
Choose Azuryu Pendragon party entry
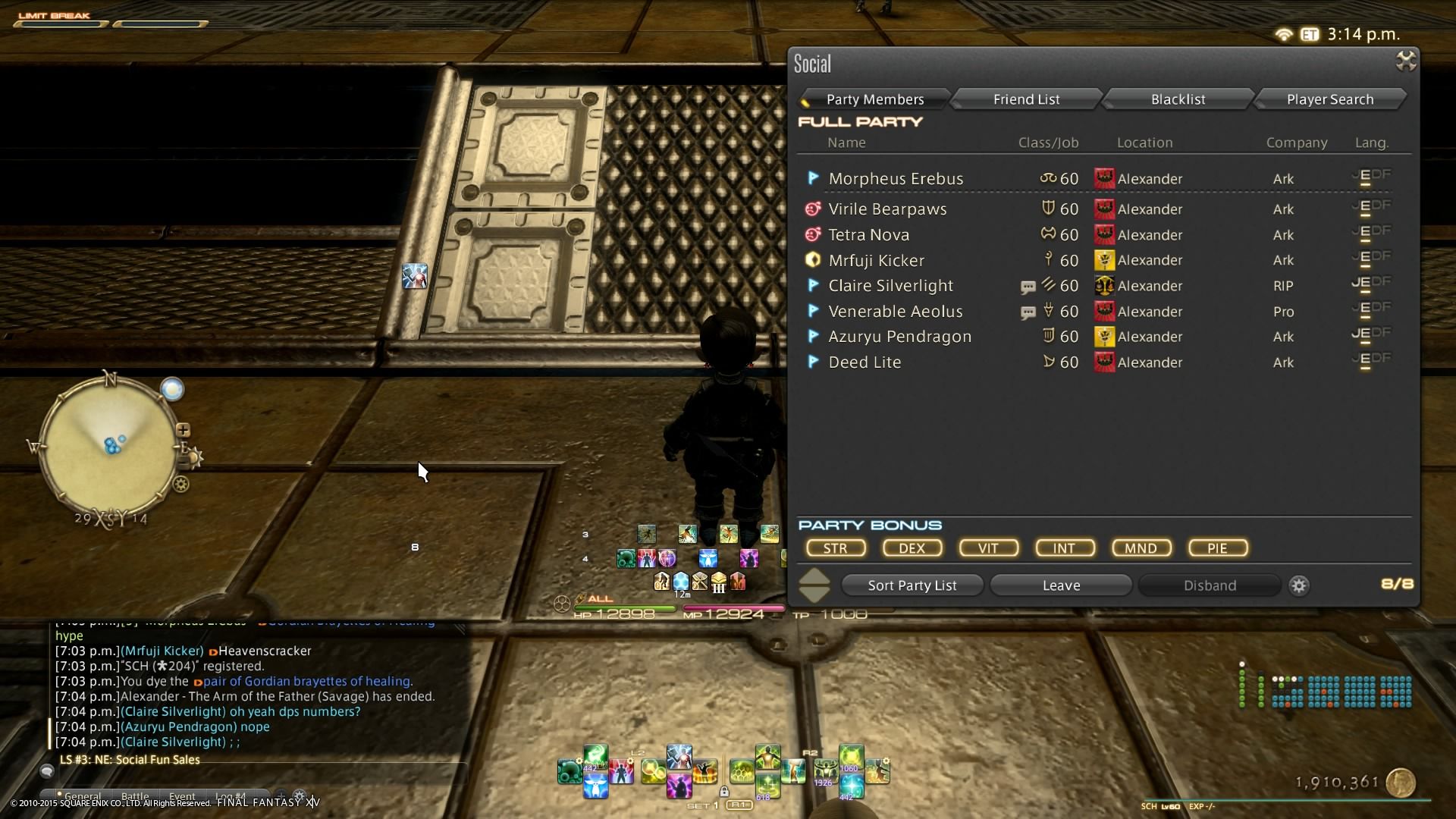pos(899,337)
